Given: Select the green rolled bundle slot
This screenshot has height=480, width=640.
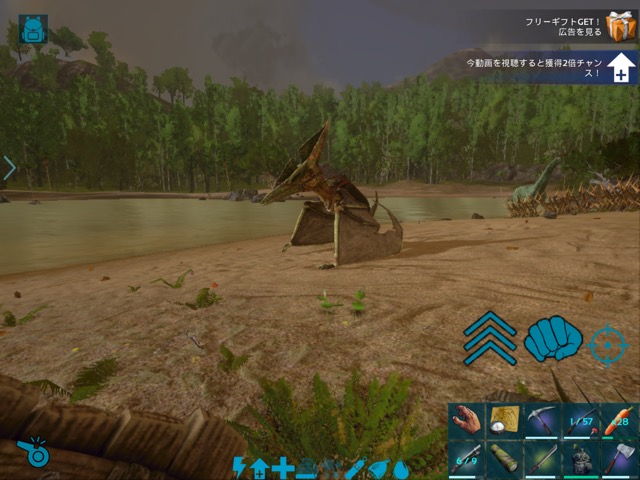Looking at the screenshot, I should (x=504, y=460).
